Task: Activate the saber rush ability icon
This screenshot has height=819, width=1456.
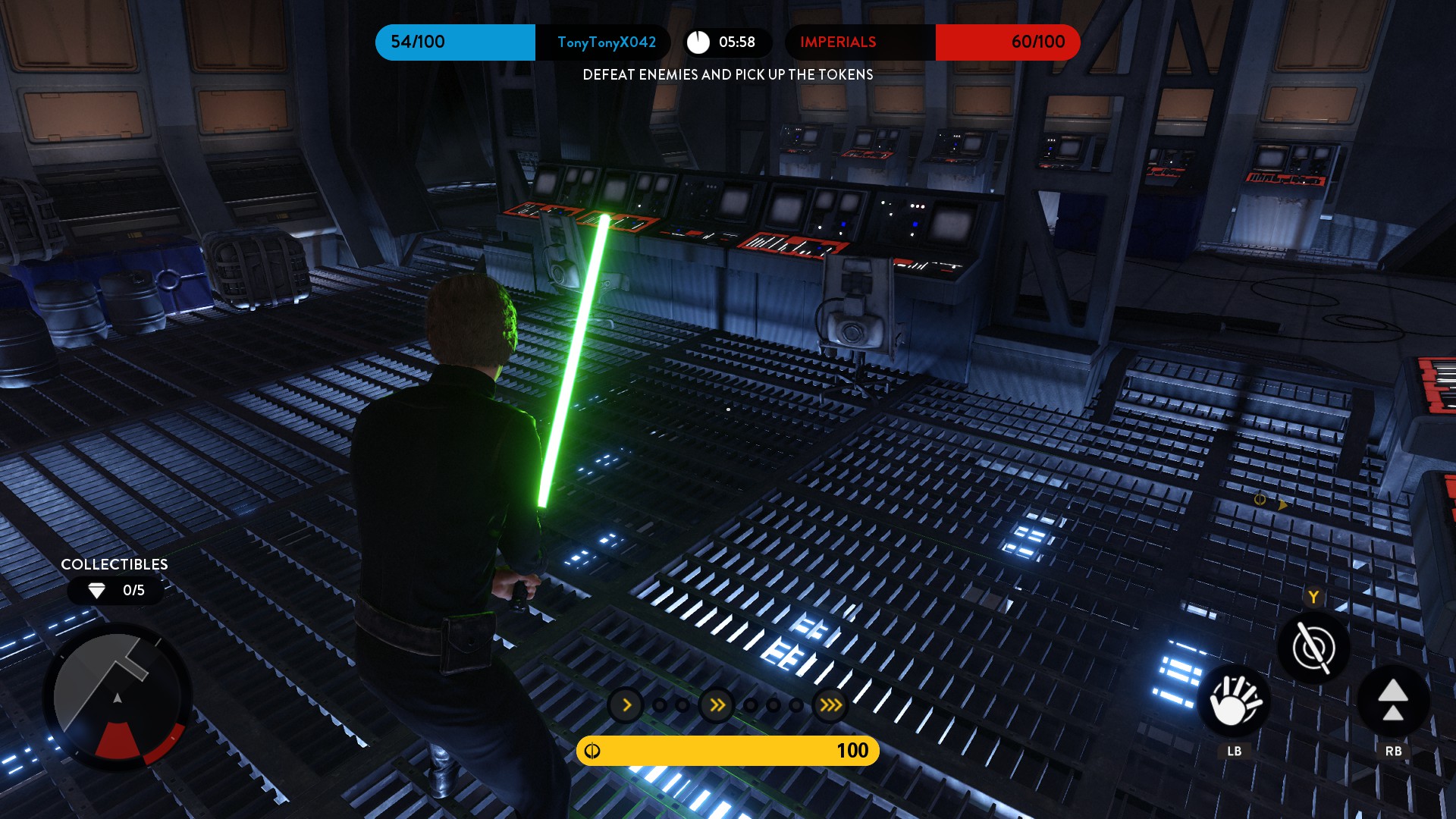Action: pos(1313,648)
